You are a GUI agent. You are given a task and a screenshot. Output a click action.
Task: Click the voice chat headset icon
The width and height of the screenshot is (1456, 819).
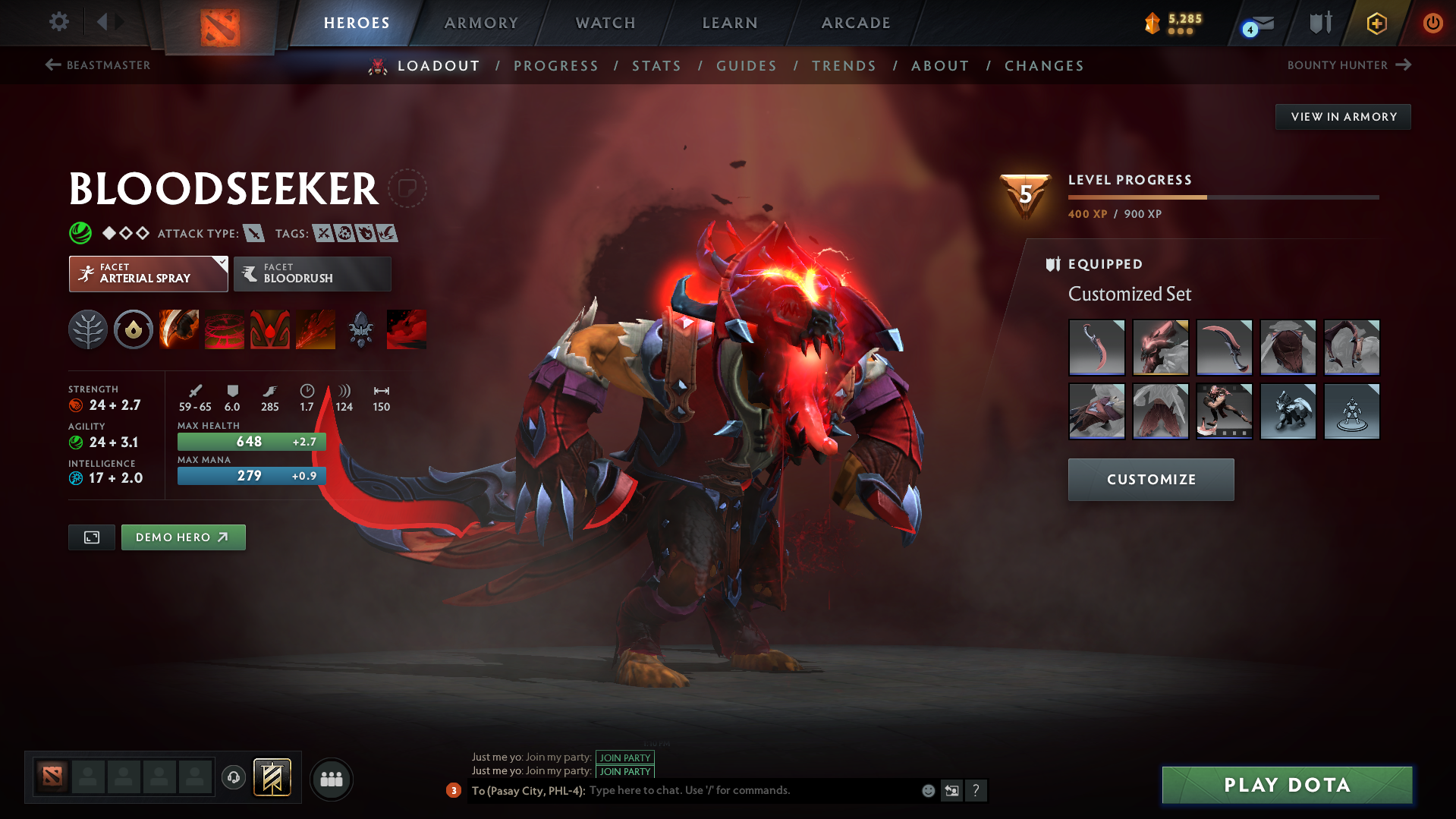coord(234,779)
